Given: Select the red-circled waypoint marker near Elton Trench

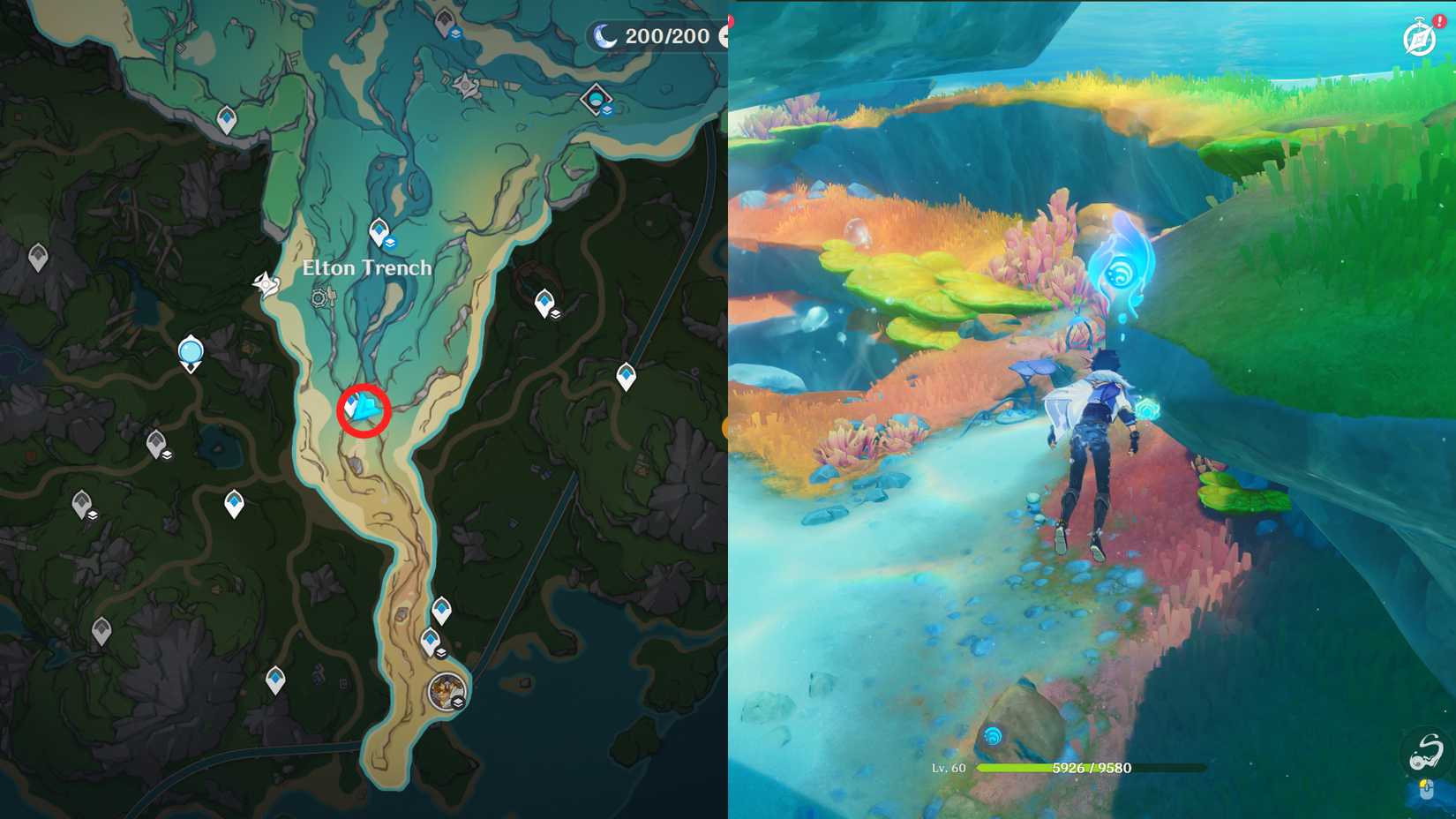Looking at the screenshot, I should pos(364,408).
